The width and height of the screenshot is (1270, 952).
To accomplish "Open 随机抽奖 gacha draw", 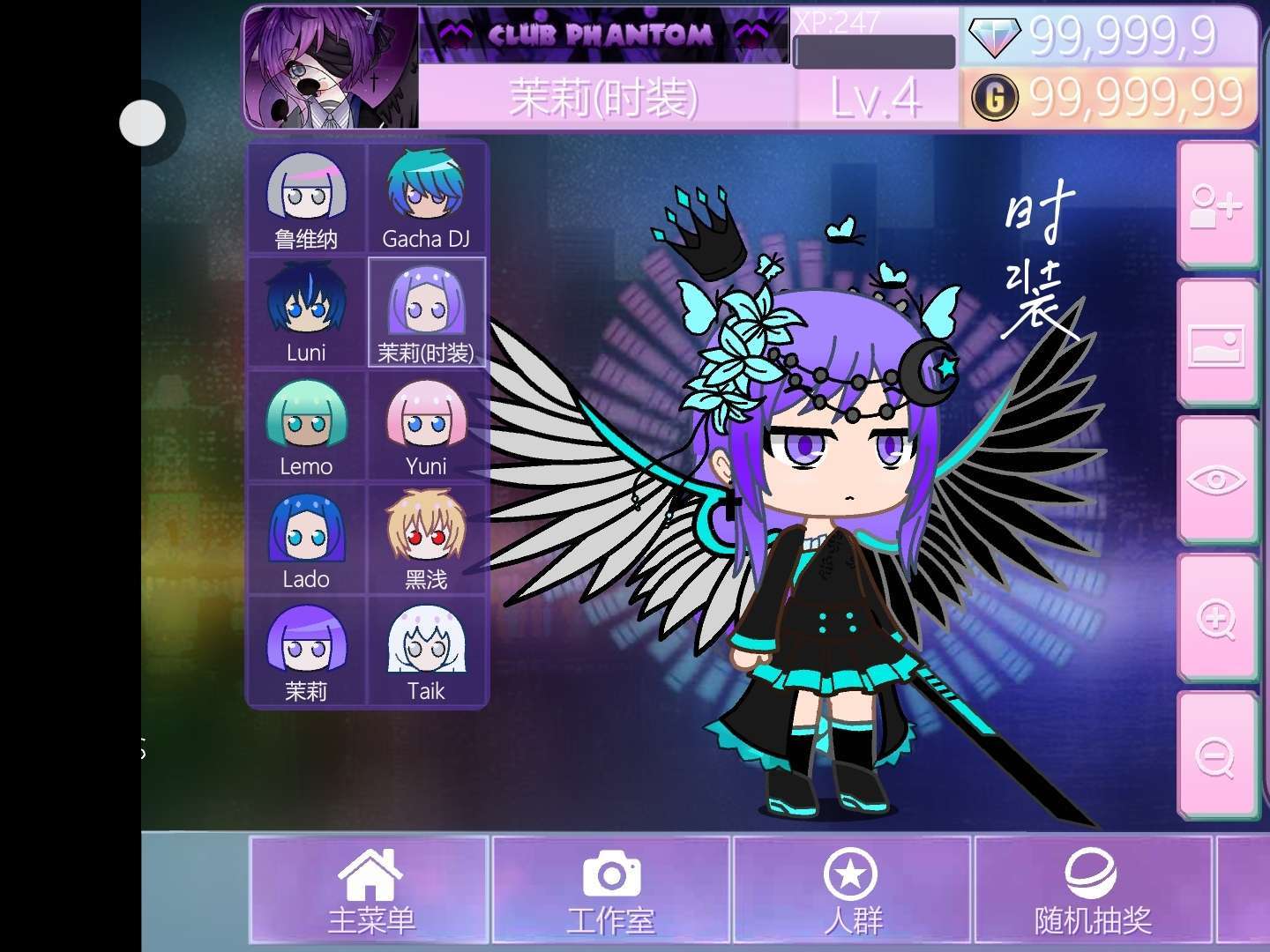I will (1093, 889).
